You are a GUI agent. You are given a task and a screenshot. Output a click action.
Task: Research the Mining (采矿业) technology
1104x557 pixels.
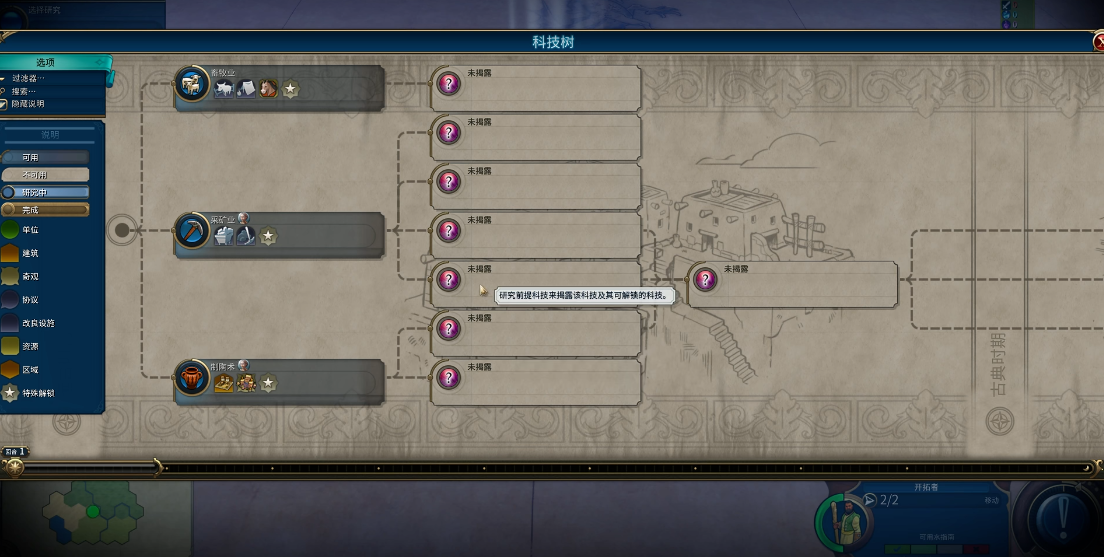pos(280,235)
